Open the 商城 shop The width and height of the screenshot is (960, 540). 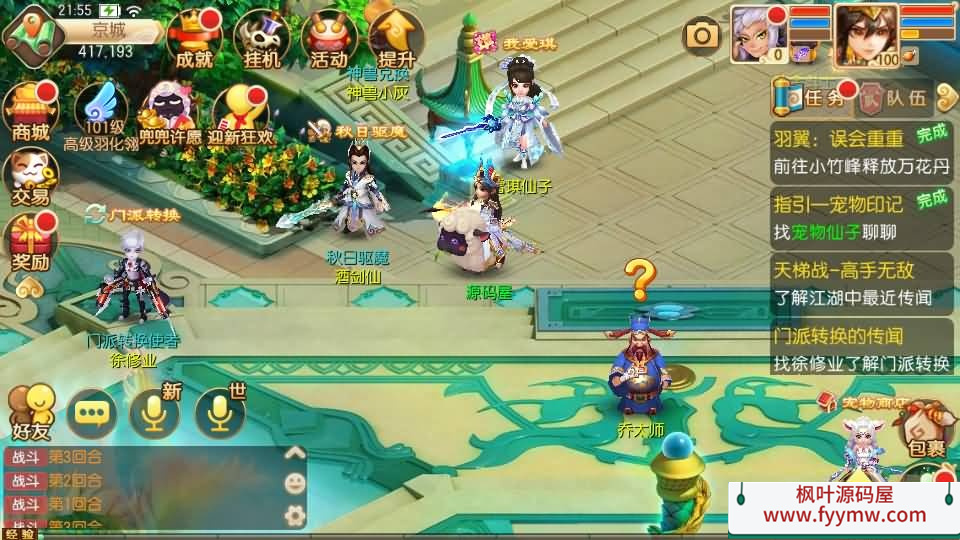coord(30,112)
